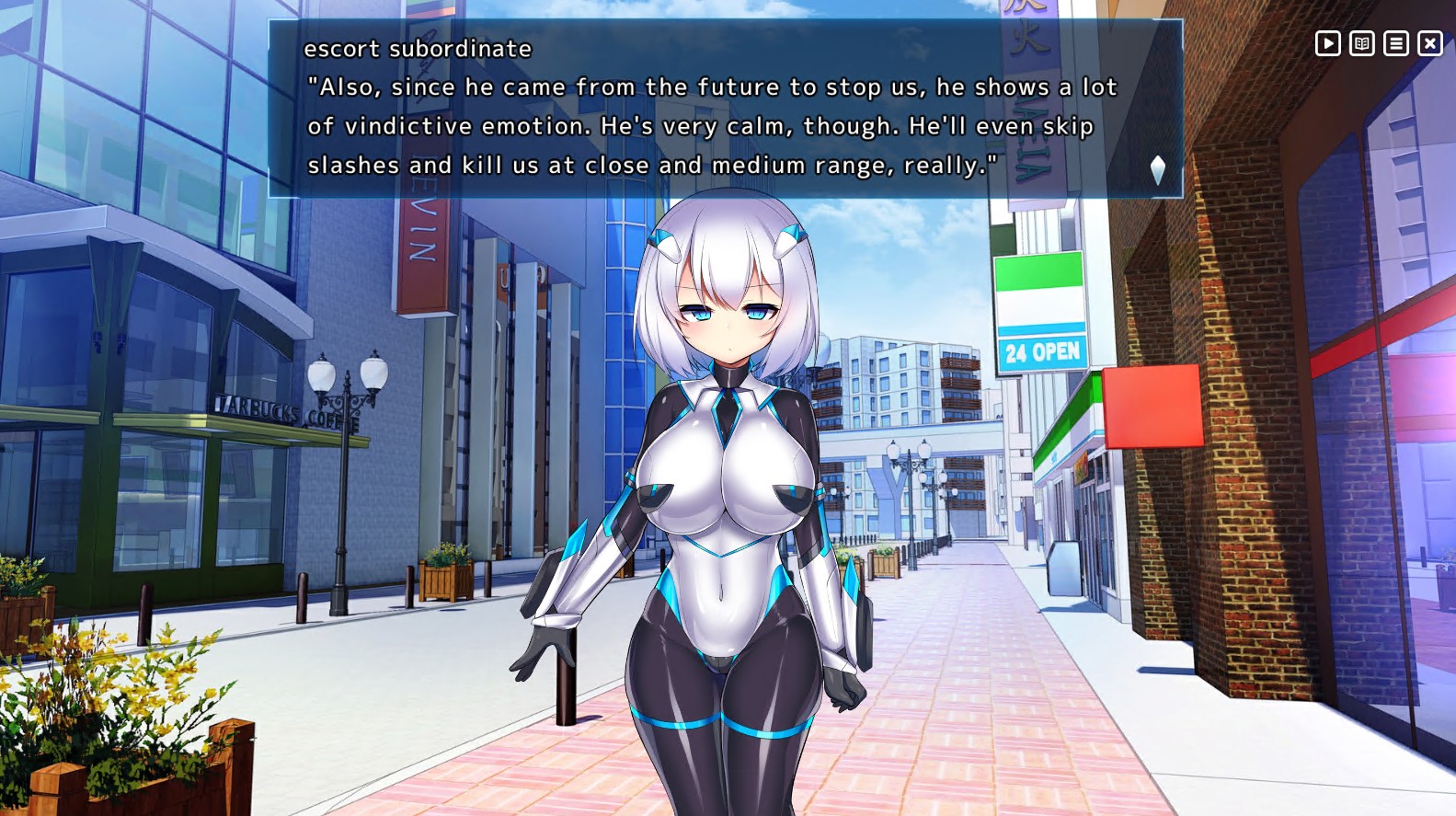Select the book-shaped reading log icon

pos(1361,43)
